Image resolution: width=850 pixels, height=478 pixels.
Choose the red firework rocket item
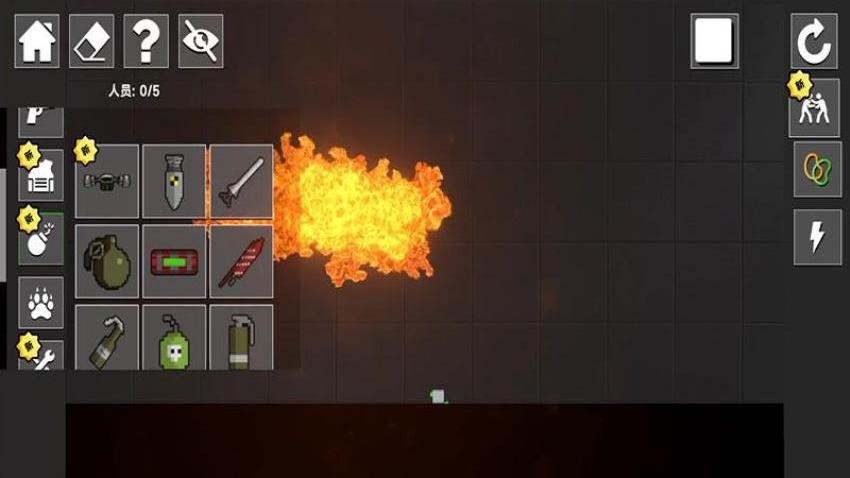click(241, 262)
